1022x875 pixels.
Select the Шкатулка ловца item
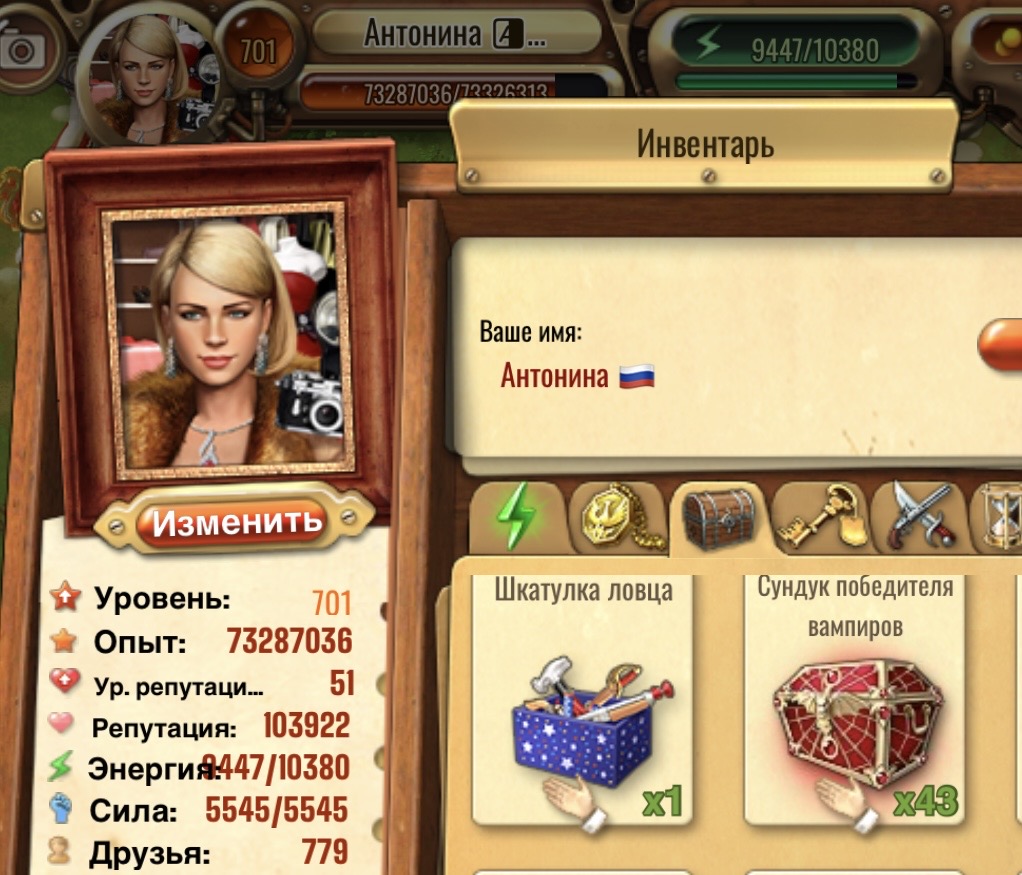pos(583,705)
